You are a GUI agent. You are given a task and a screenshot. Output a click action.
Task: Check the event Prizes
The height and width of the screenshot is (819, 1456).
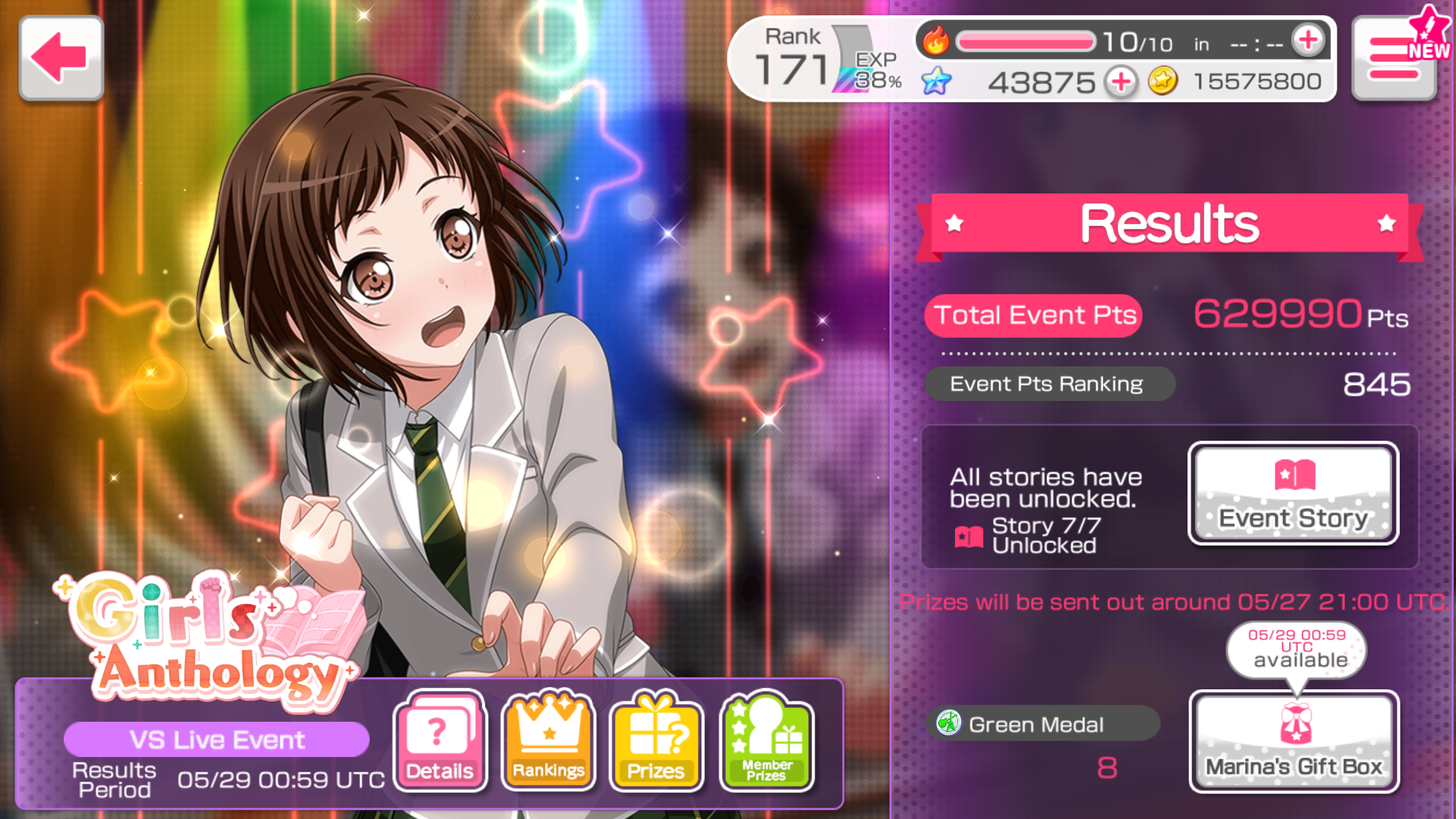pos(656,741)
